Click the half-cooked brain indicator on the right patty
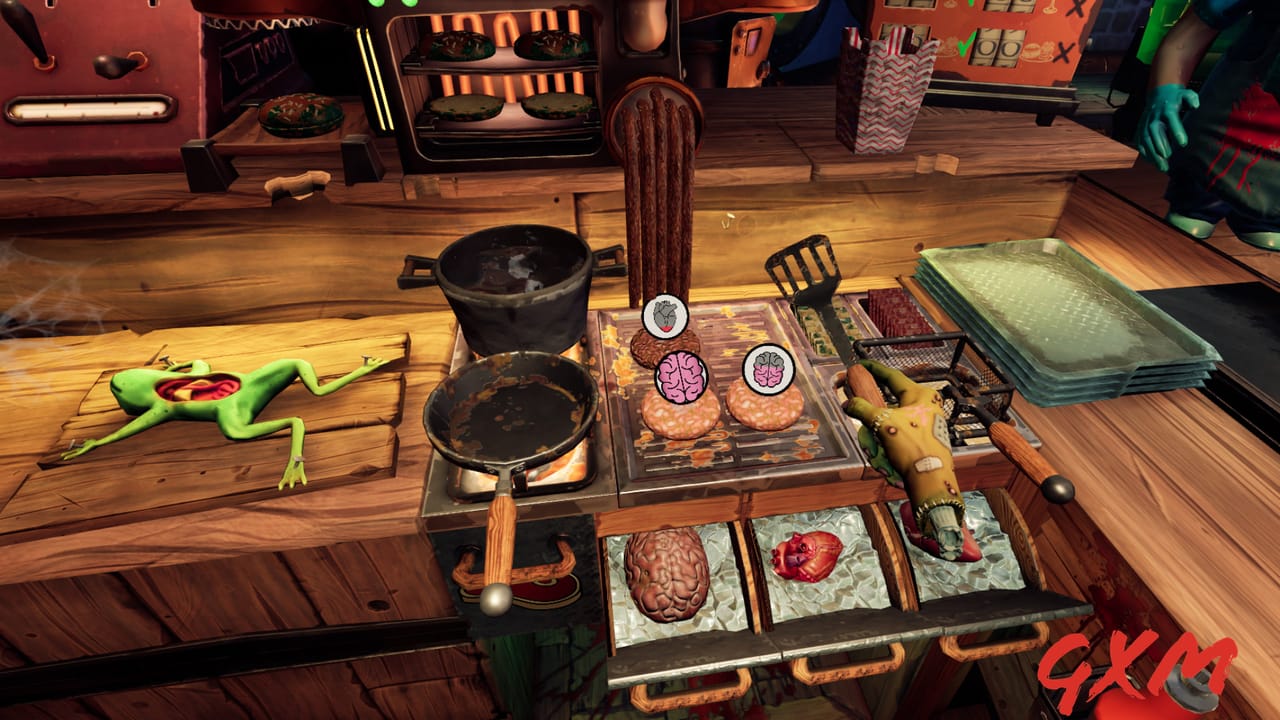 point(767,368)
